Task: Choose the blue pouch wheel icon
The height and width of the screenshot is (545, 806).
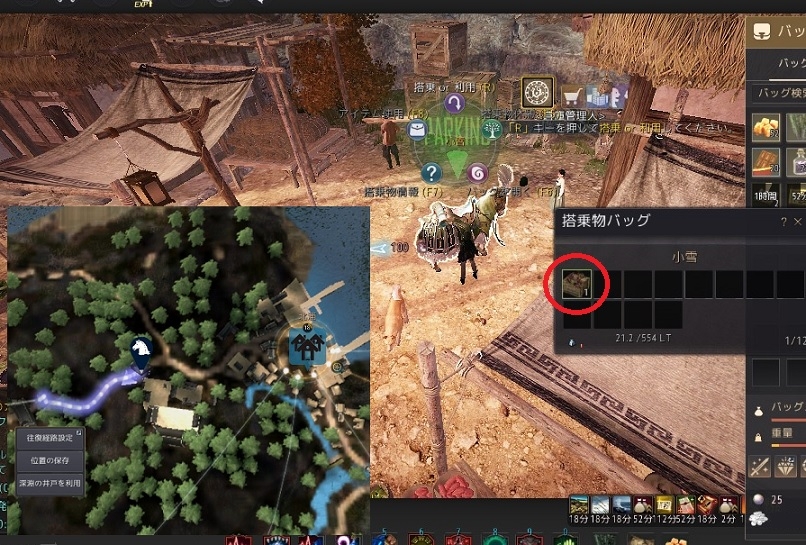Action: (417, 129)
